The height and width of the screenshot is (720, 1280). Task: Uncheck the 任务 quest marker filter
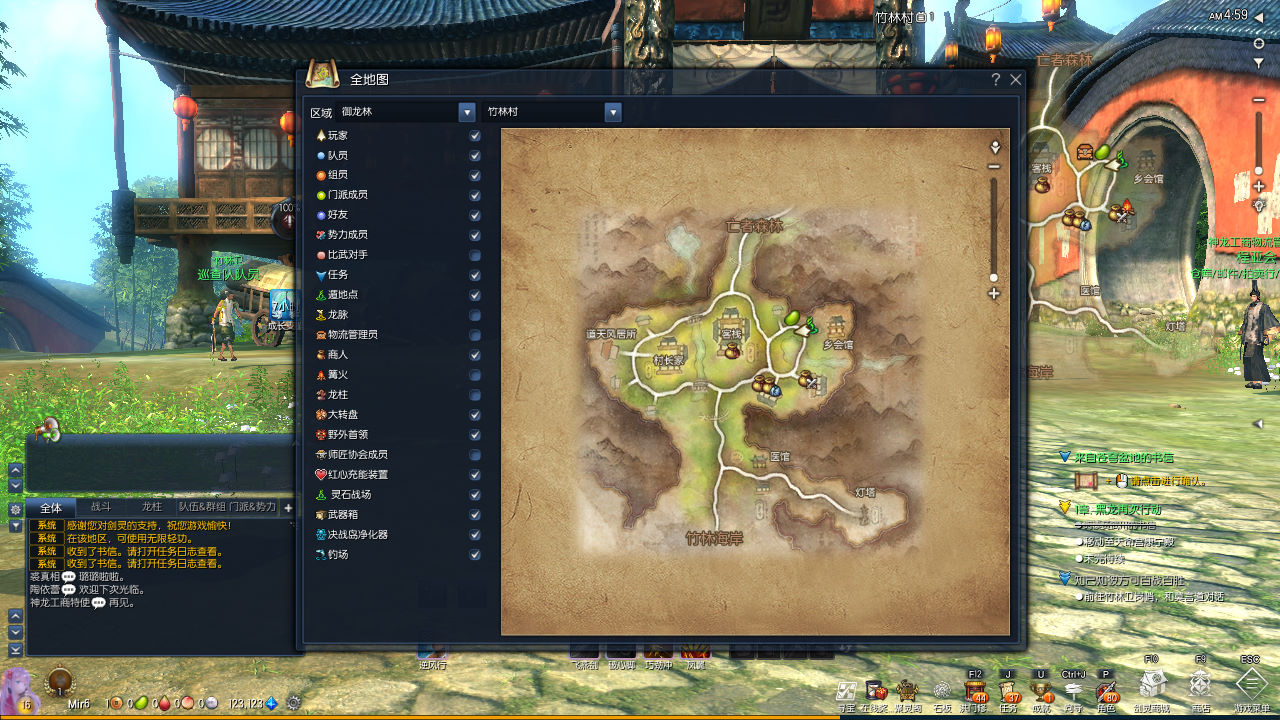[475, 275]
